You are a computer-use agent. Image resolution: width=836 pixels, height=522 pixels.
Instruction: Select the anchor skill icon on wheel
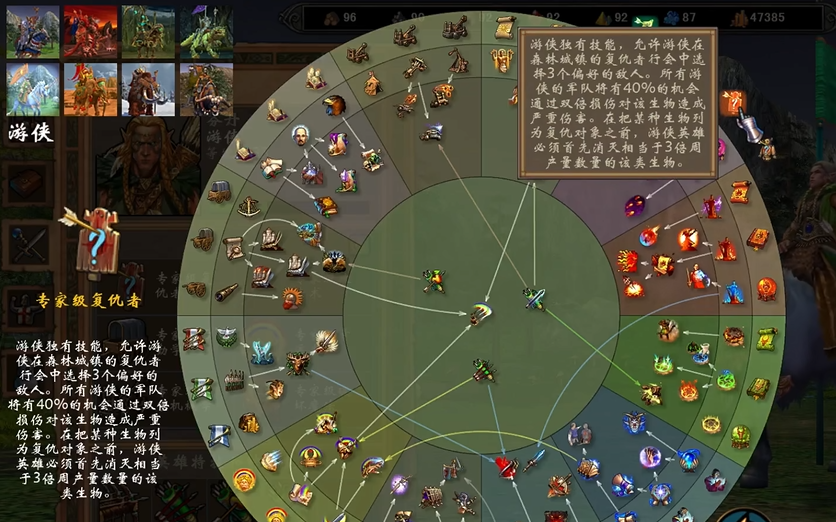coord(249,206)
